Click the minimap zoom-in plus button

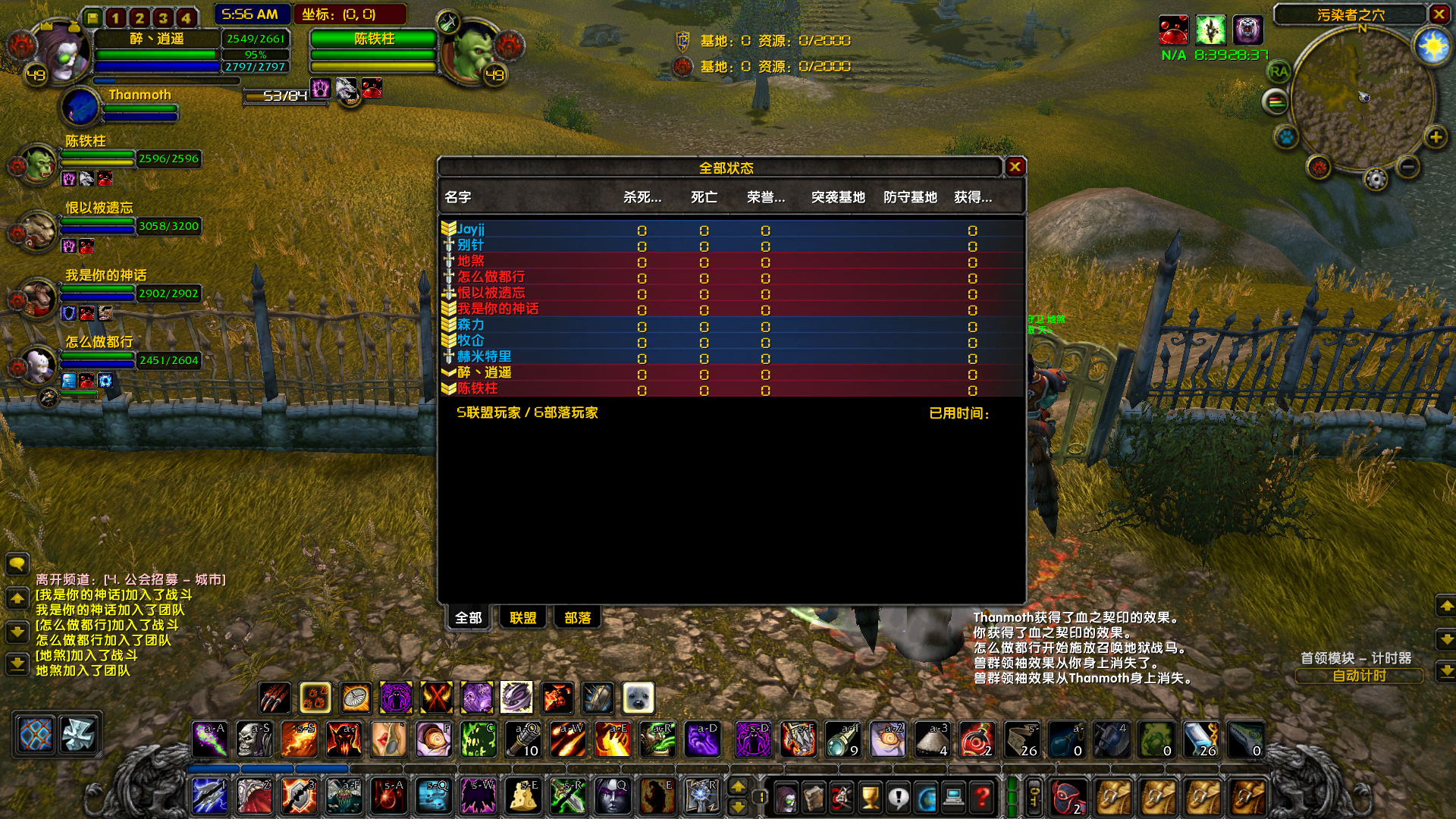coord(1436,138)
